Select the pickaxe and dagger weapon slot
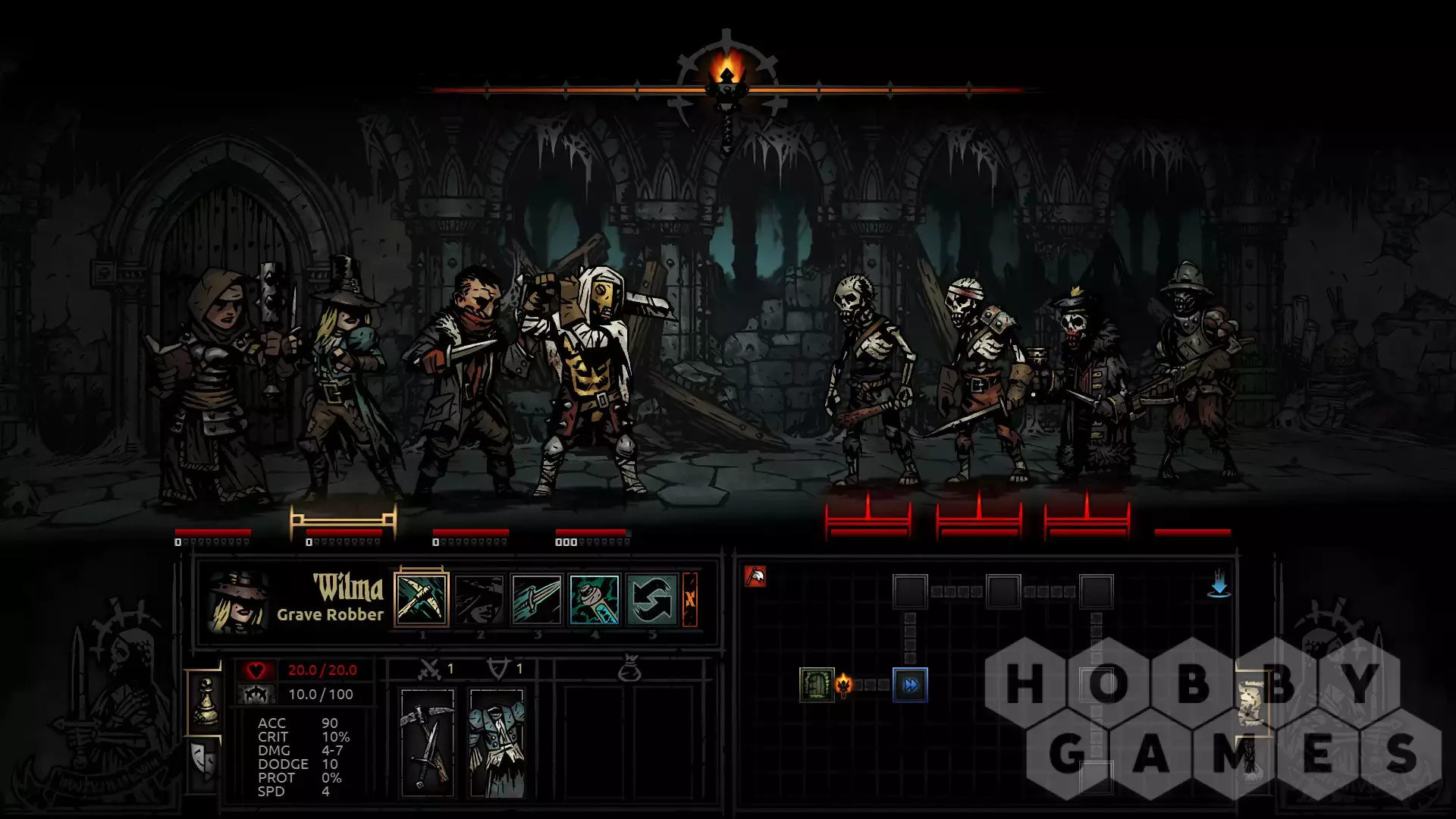Viewport: 1456px width, 819px height. click(428, 742)
